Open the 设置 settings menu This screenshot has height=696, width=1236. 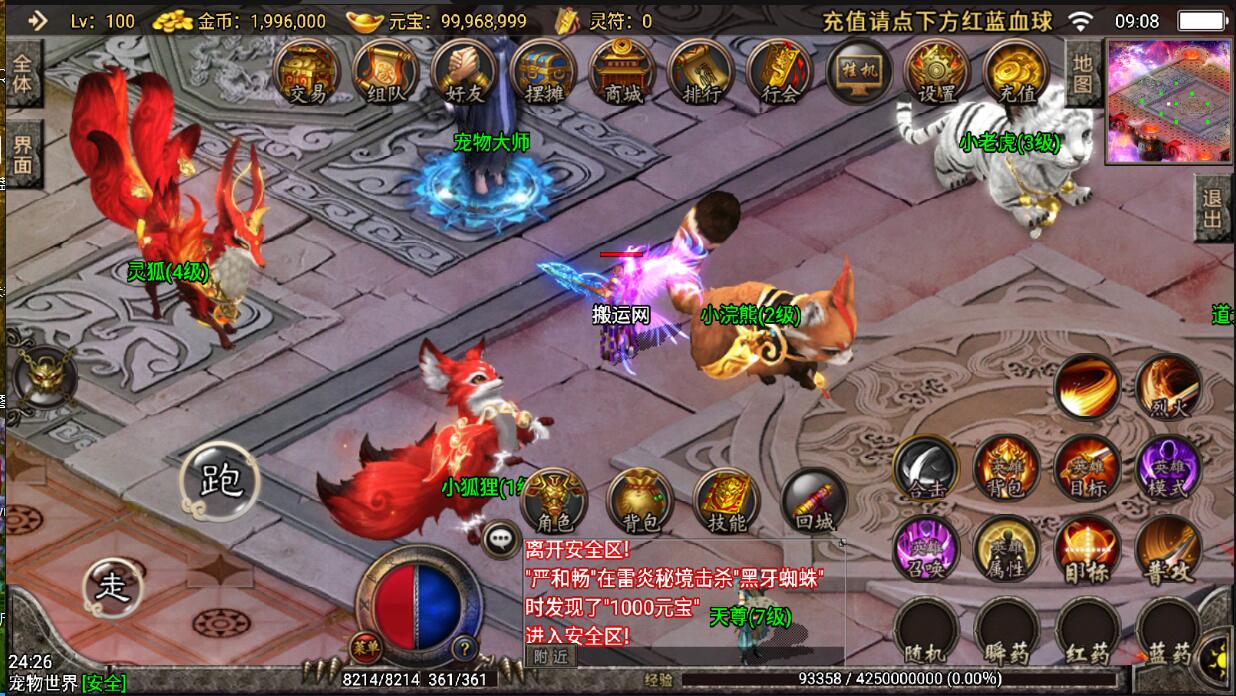click(937, 73)
